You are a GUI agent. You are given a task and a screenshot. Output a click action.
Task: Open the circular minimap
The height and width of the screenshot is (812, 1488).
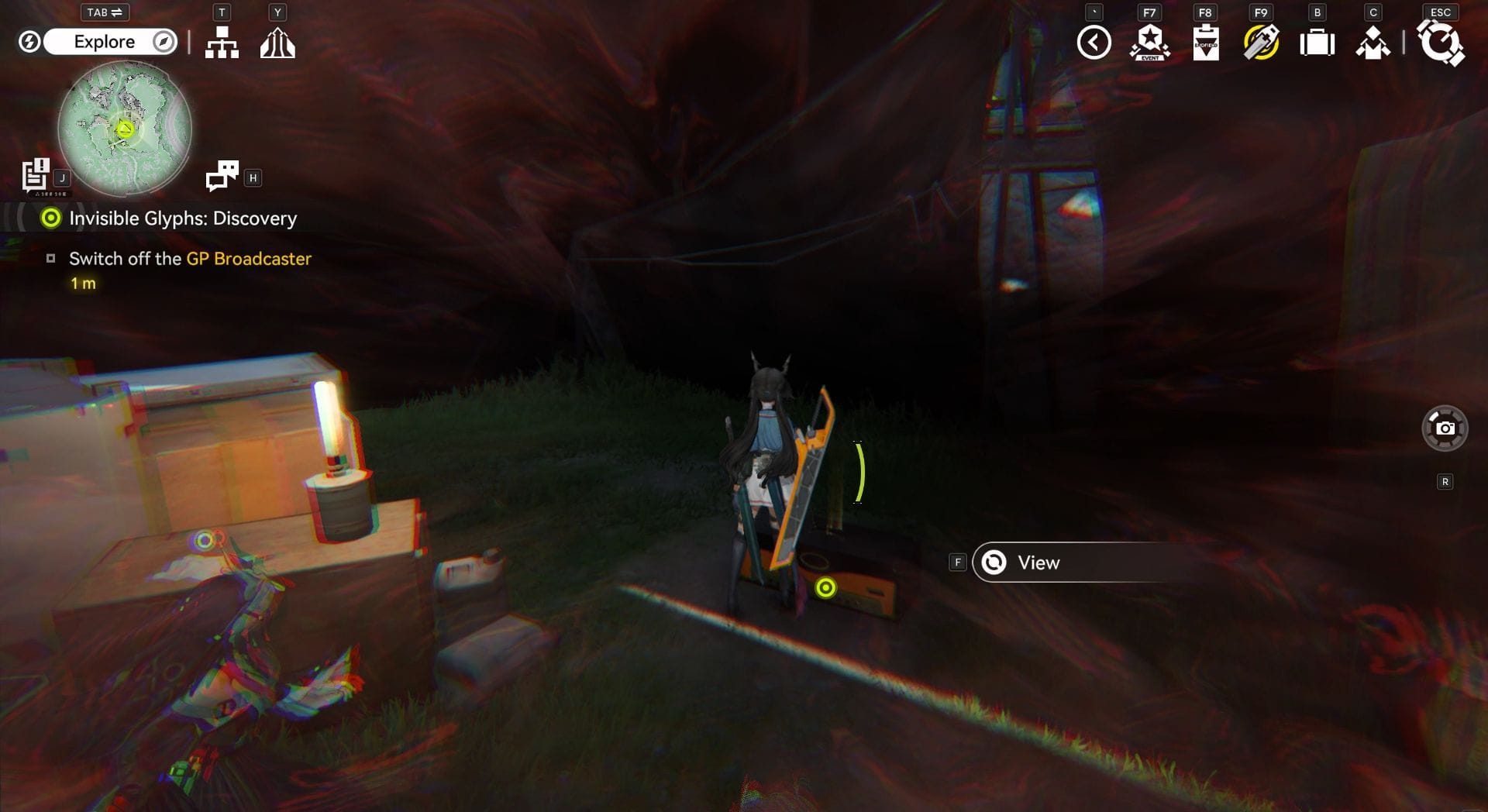point(125,129)
